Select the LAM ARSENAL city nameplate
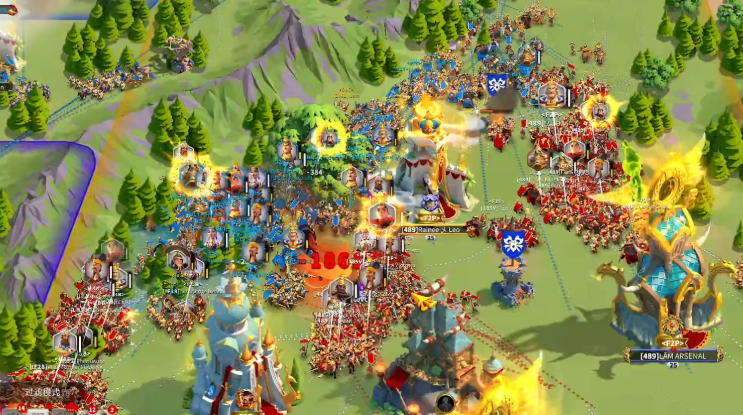The height and width of the screenshot is (415, 743). click(672, 354)
